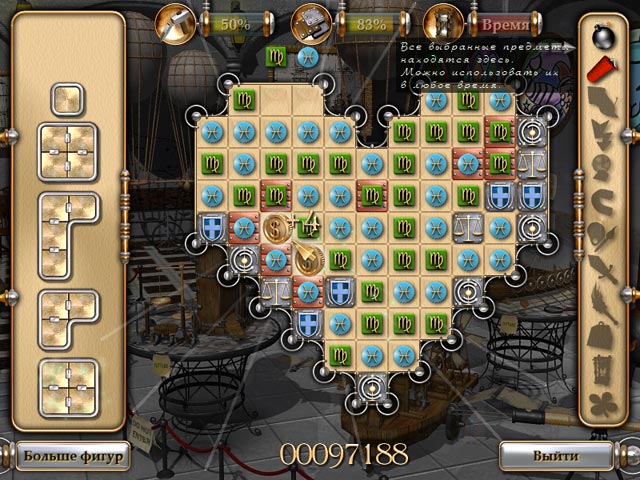Use the red dynamite stick power-up
Image resolution: width=640 pixels, height=480 pixels.
602,70
